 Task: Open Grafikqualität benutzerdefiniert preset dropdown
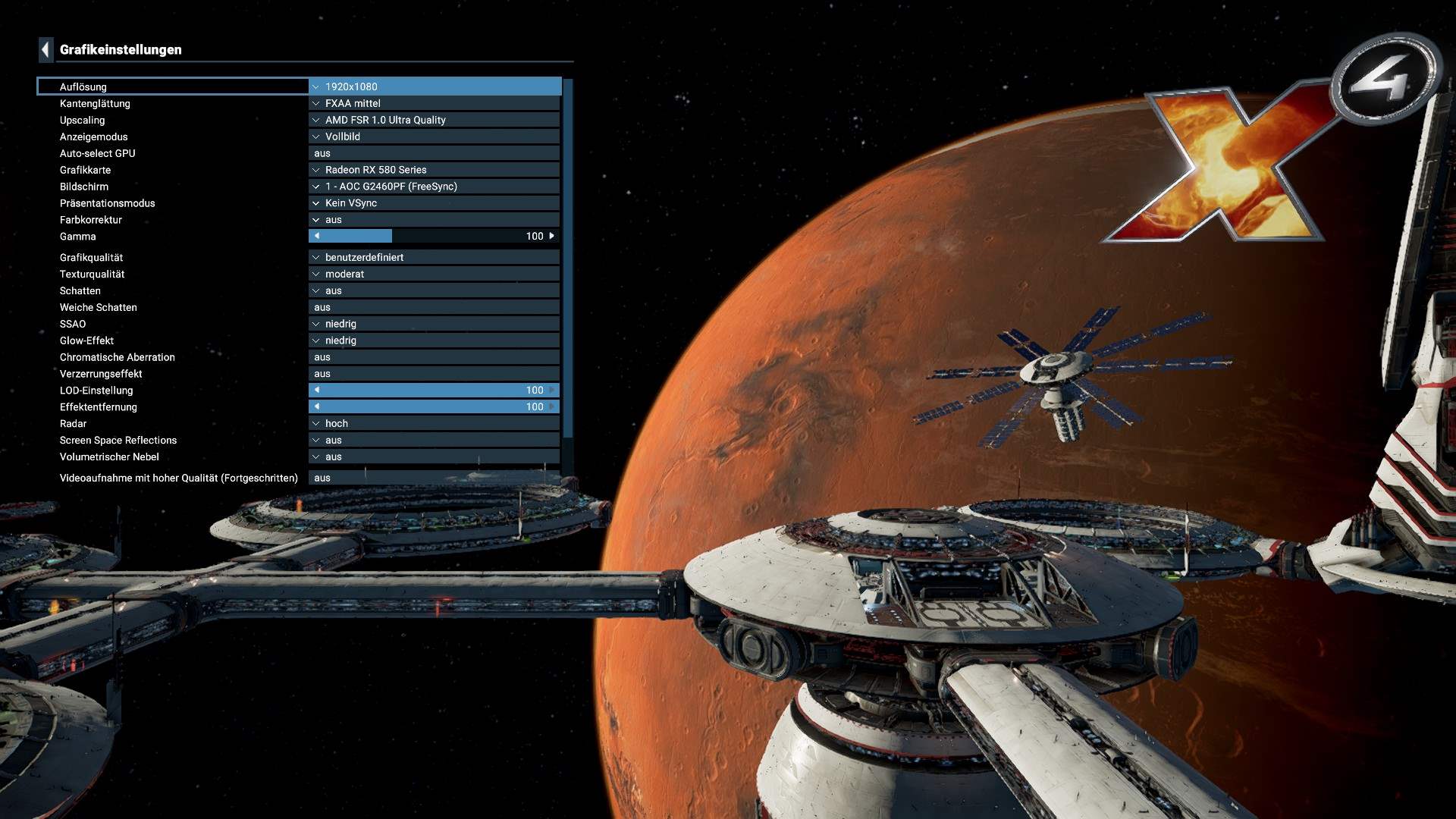tap(434, 258)
